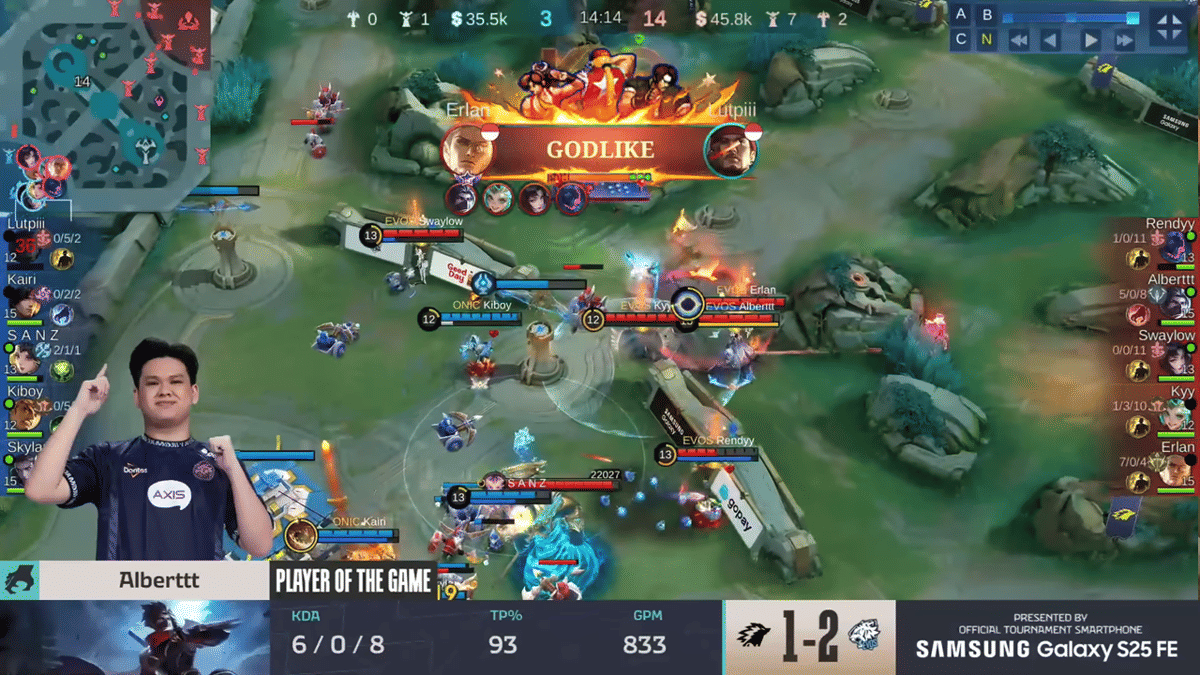Select Kyy's hero portrait in player list
This screenshot has height=675, width=1200.
click(x=1176, y=416)
